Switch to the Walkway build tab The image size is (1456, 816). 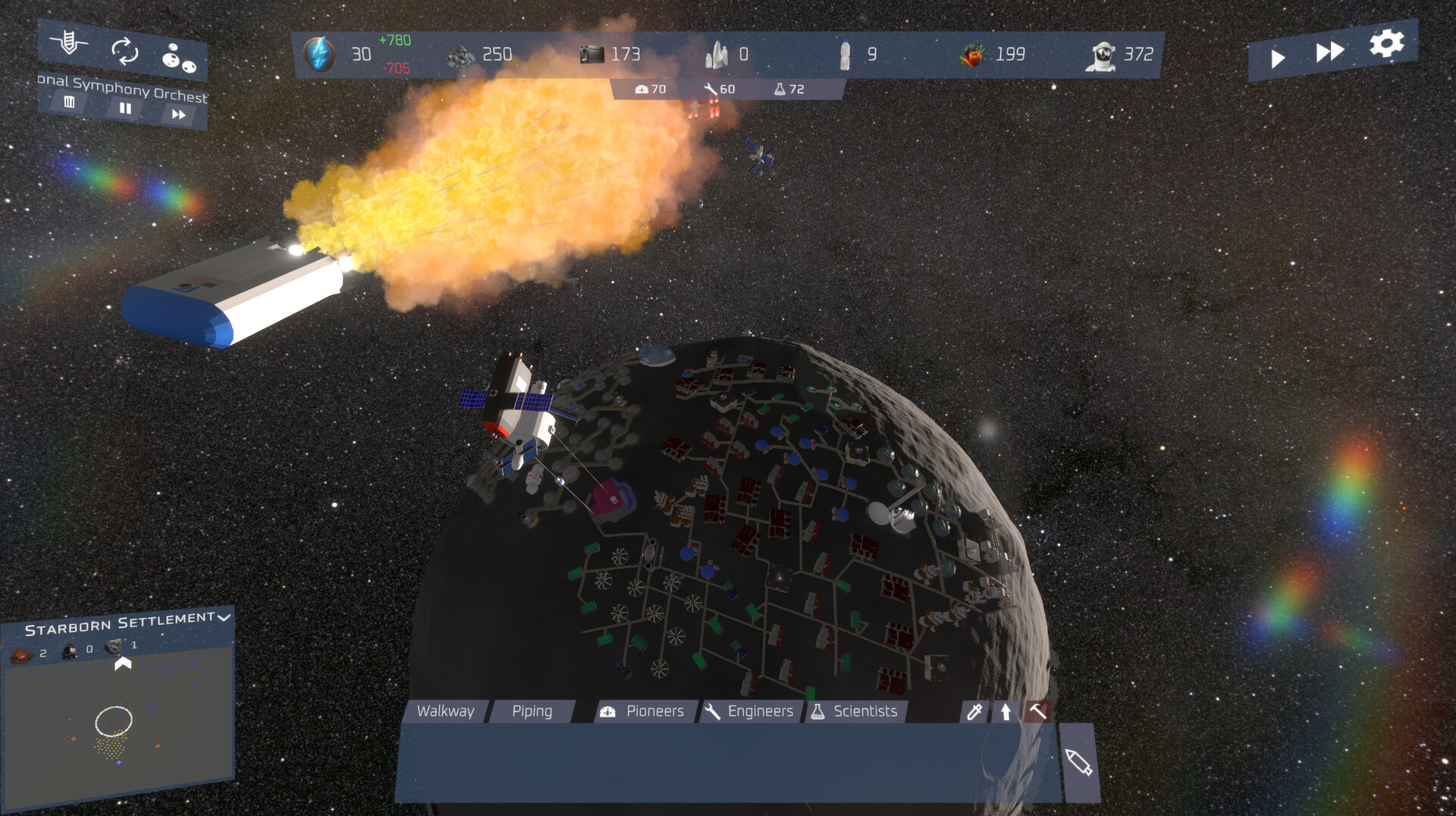[446, 711]
